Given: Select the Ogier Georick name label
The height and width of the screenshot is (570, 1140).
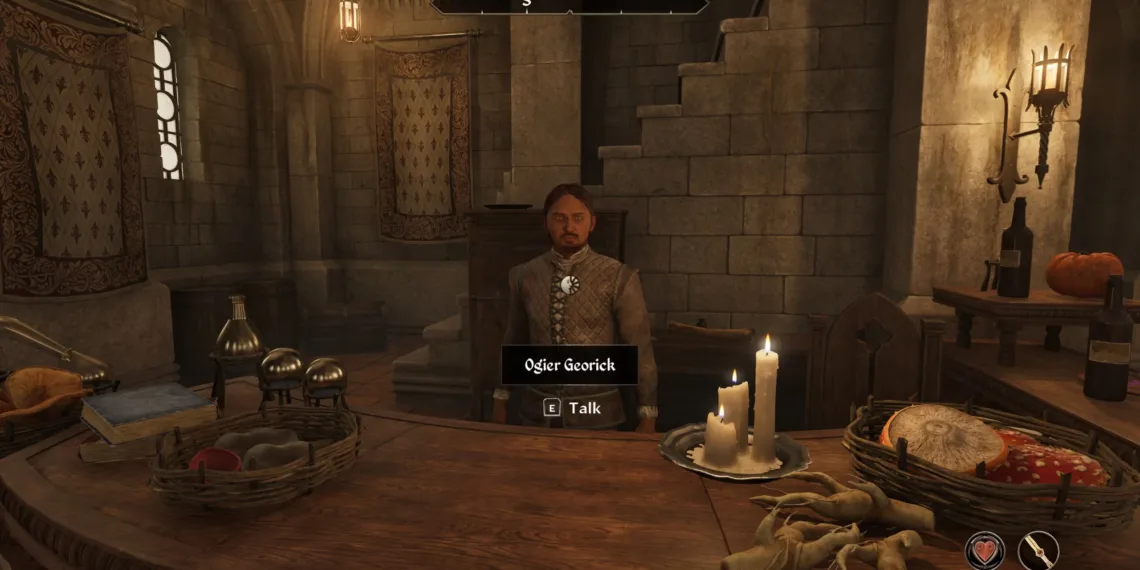Looking at the screenshot, I should (569, 365).
